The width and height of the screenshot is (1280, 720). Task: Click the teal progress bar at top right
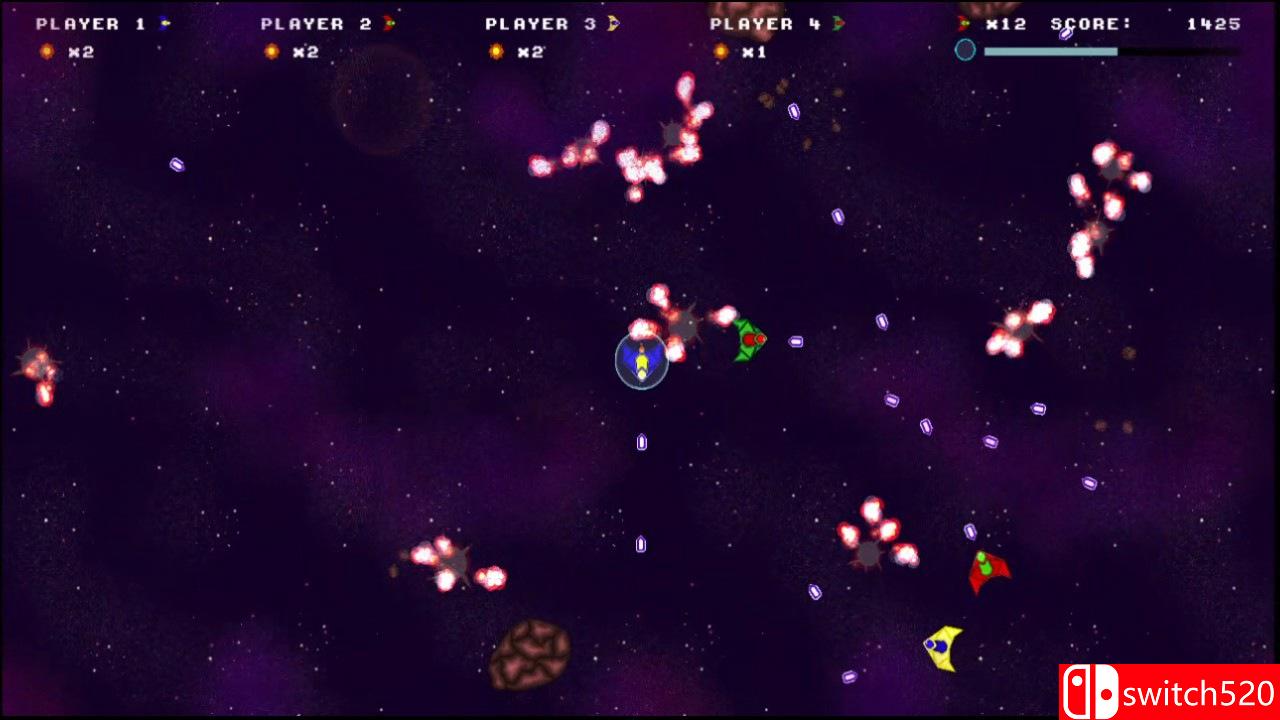tap(1050, 50)
